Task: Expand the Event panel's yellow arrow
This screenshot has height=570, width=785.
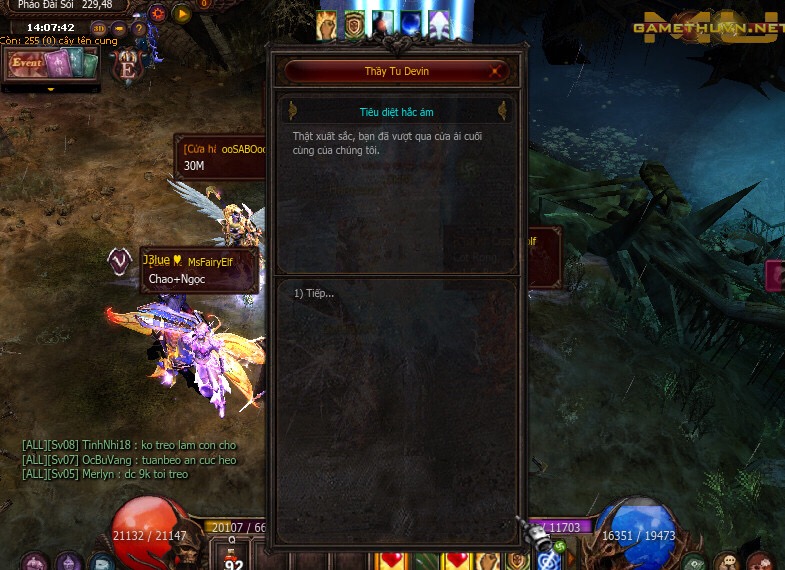Action: point(52,89)
